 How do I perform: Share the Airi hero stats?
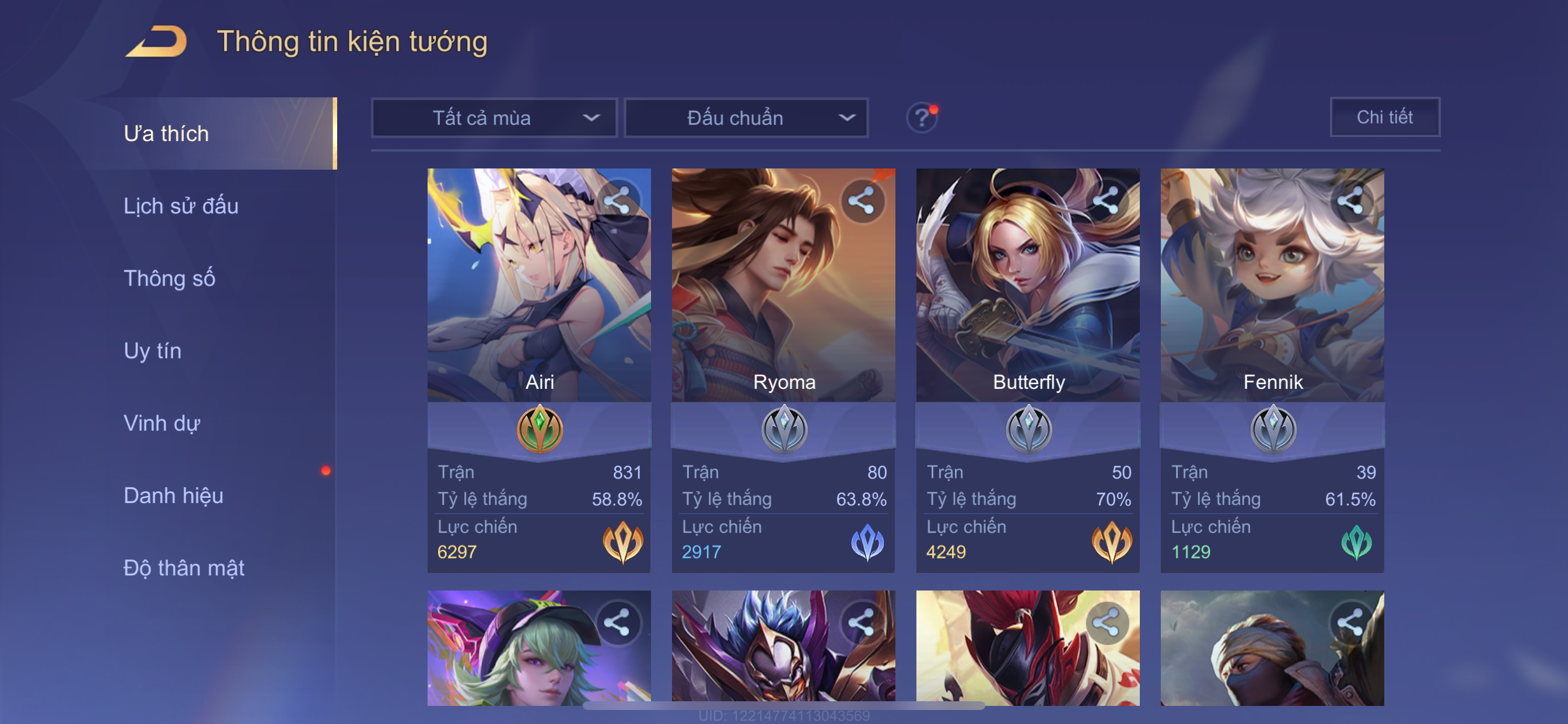pos(617,200)
